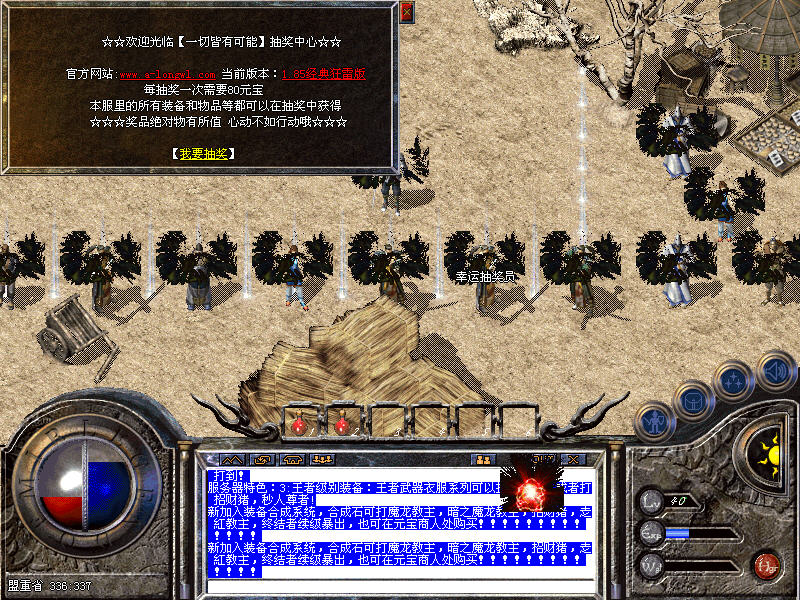Open the character figure round button

(x=654, y=421)
